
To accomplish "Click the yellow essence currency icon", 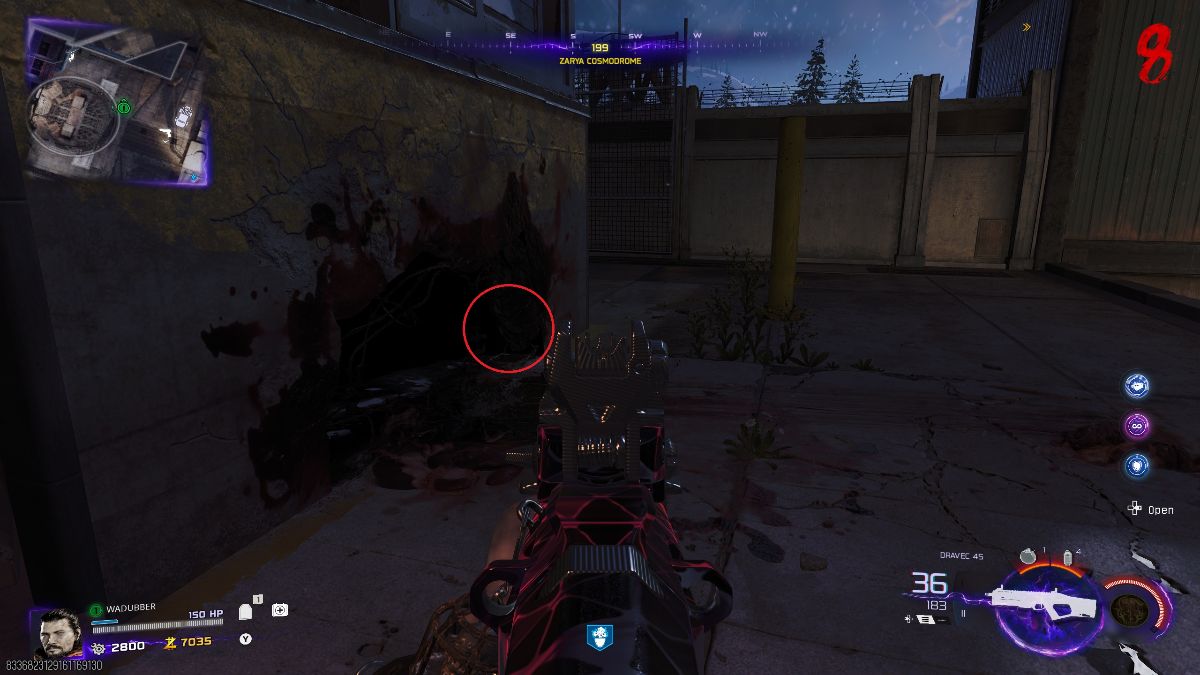I will [x=170, y=642].
